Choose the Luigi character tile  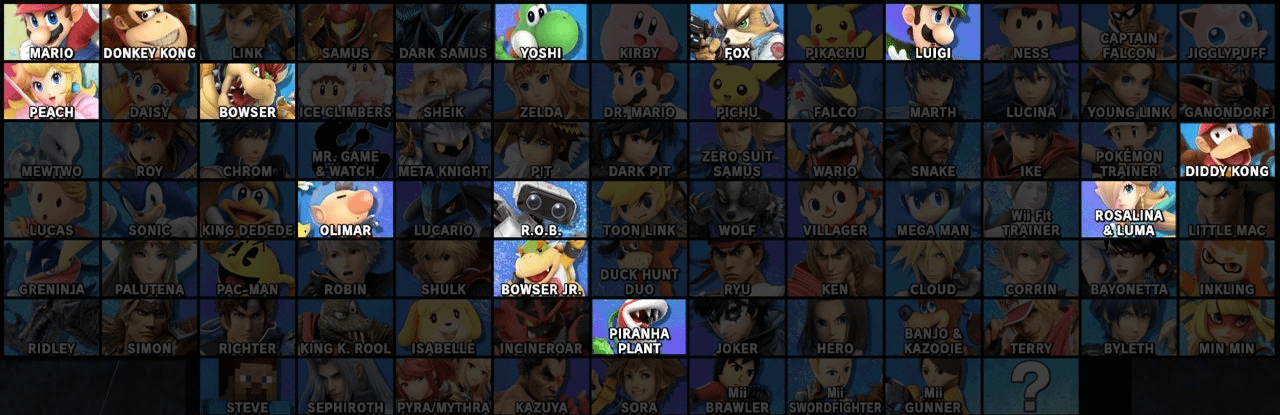click(x=933, y=31)
